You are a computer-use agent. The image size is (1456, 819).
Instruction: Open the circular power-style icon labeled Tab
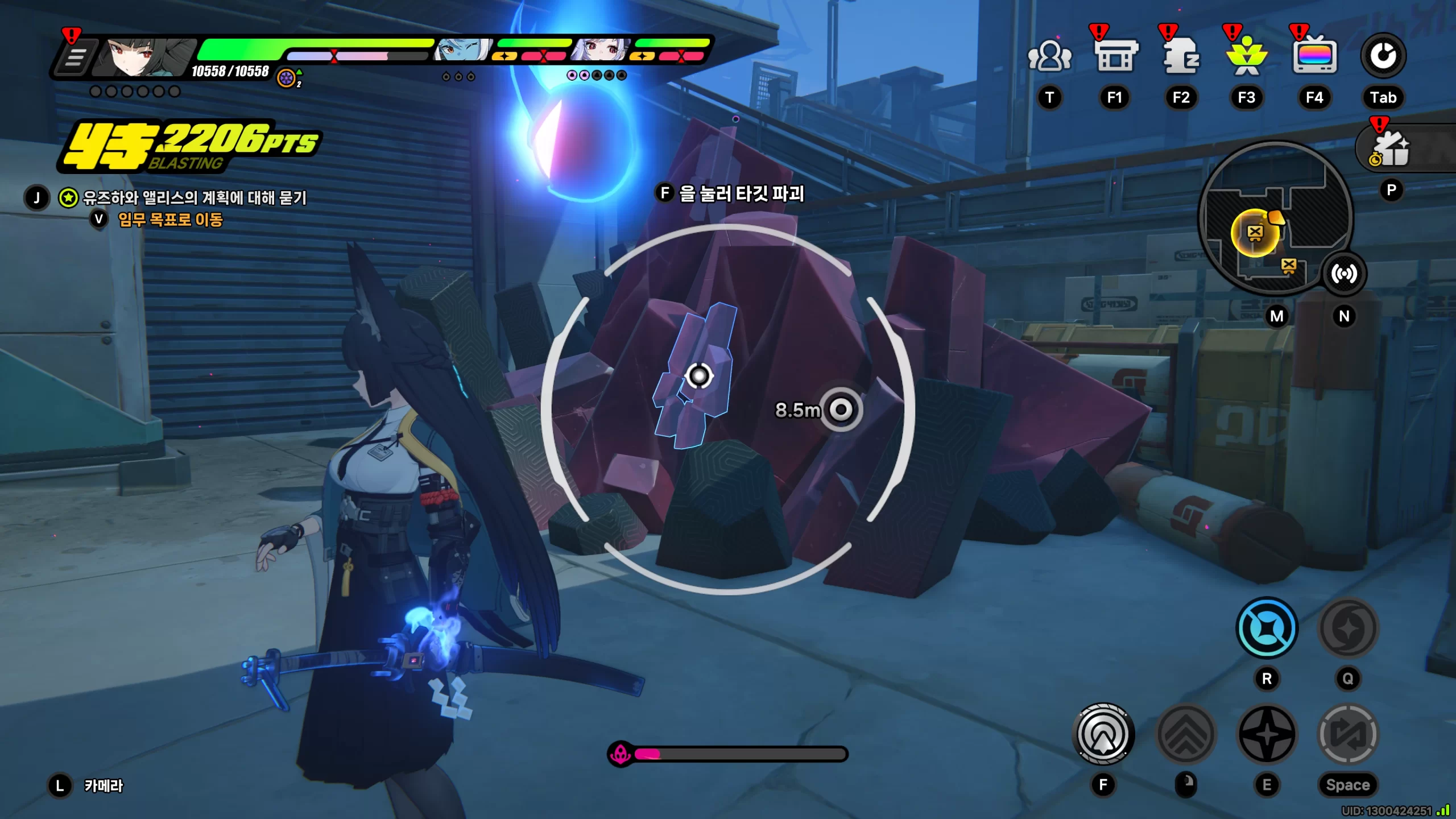[1383, 56]
